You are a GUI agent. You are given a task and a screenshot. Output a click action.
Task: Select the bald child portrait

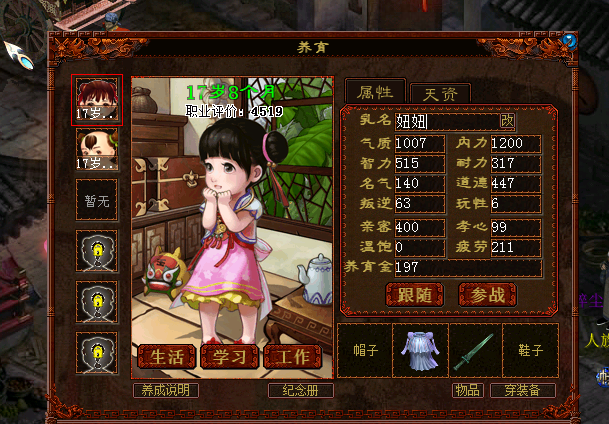98,149
